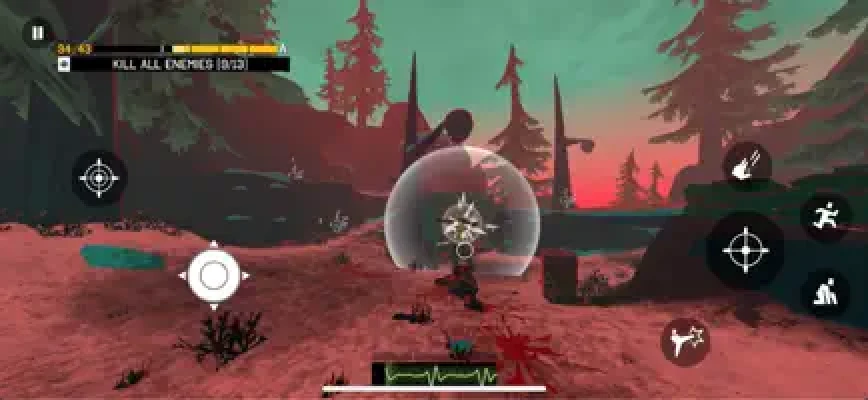Image resolution: width=868 pixels, height=400 pixels.
Task: Tap the virtual movement joystick
Action: click(213, 273)
